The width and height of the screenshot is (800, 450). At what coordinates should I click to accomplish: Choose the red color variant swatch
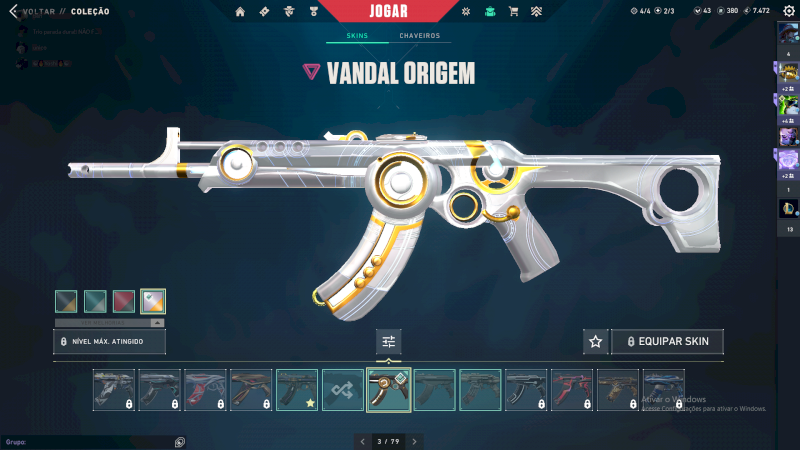point(125,301)
